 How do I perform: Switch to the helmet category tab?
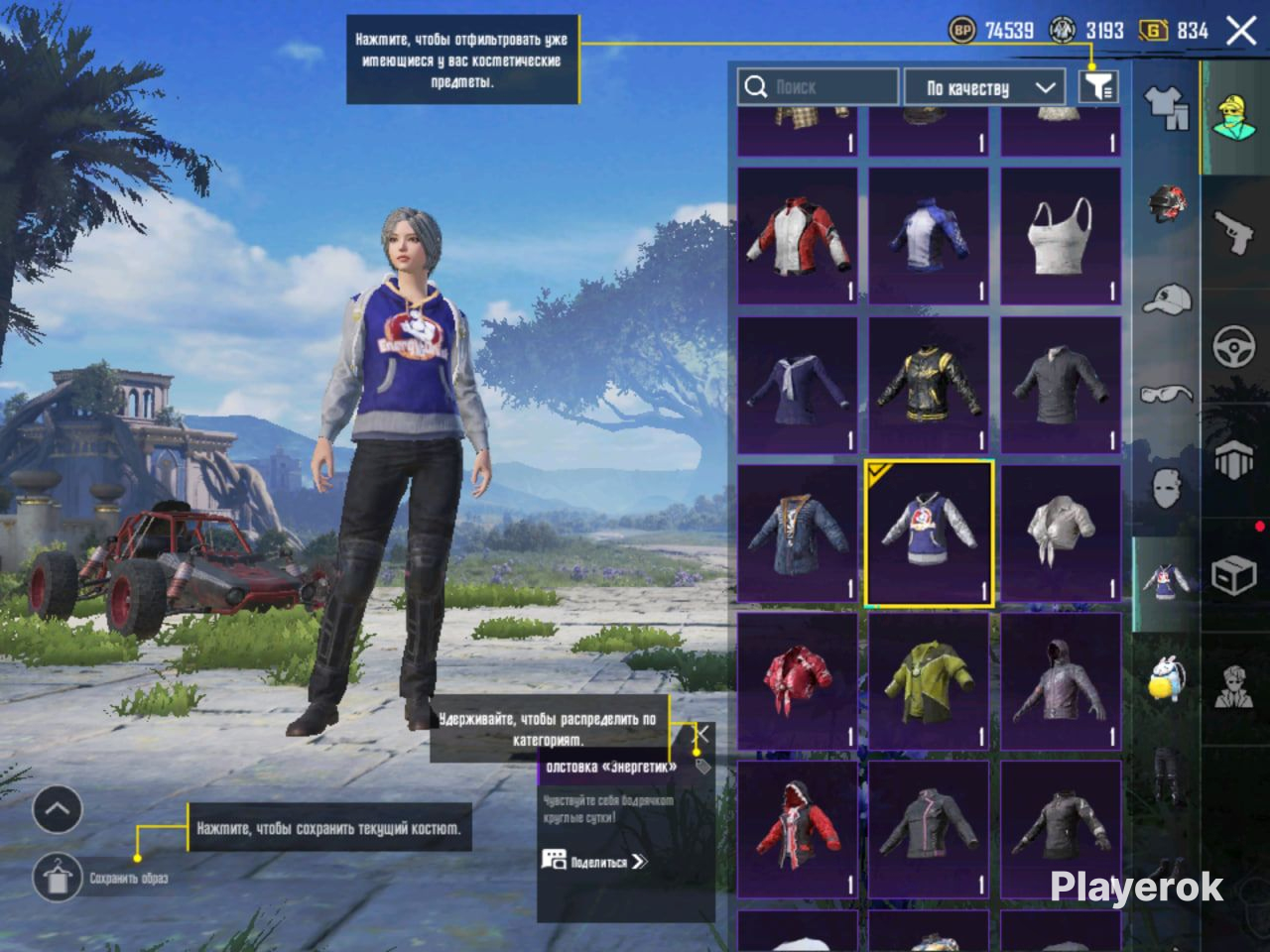coord(1167,203)
